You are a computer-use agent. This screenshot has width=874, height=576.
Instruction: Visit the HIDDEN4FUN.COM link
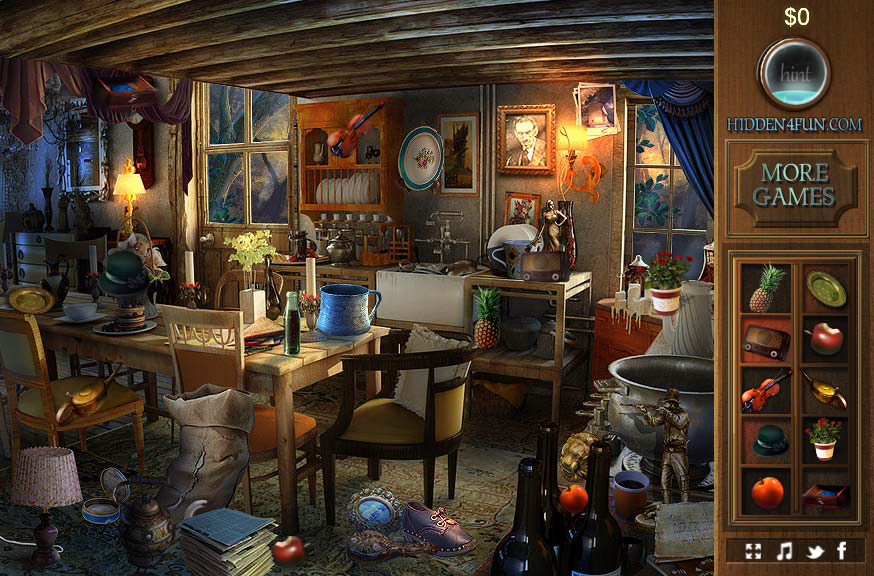point(795,124)
